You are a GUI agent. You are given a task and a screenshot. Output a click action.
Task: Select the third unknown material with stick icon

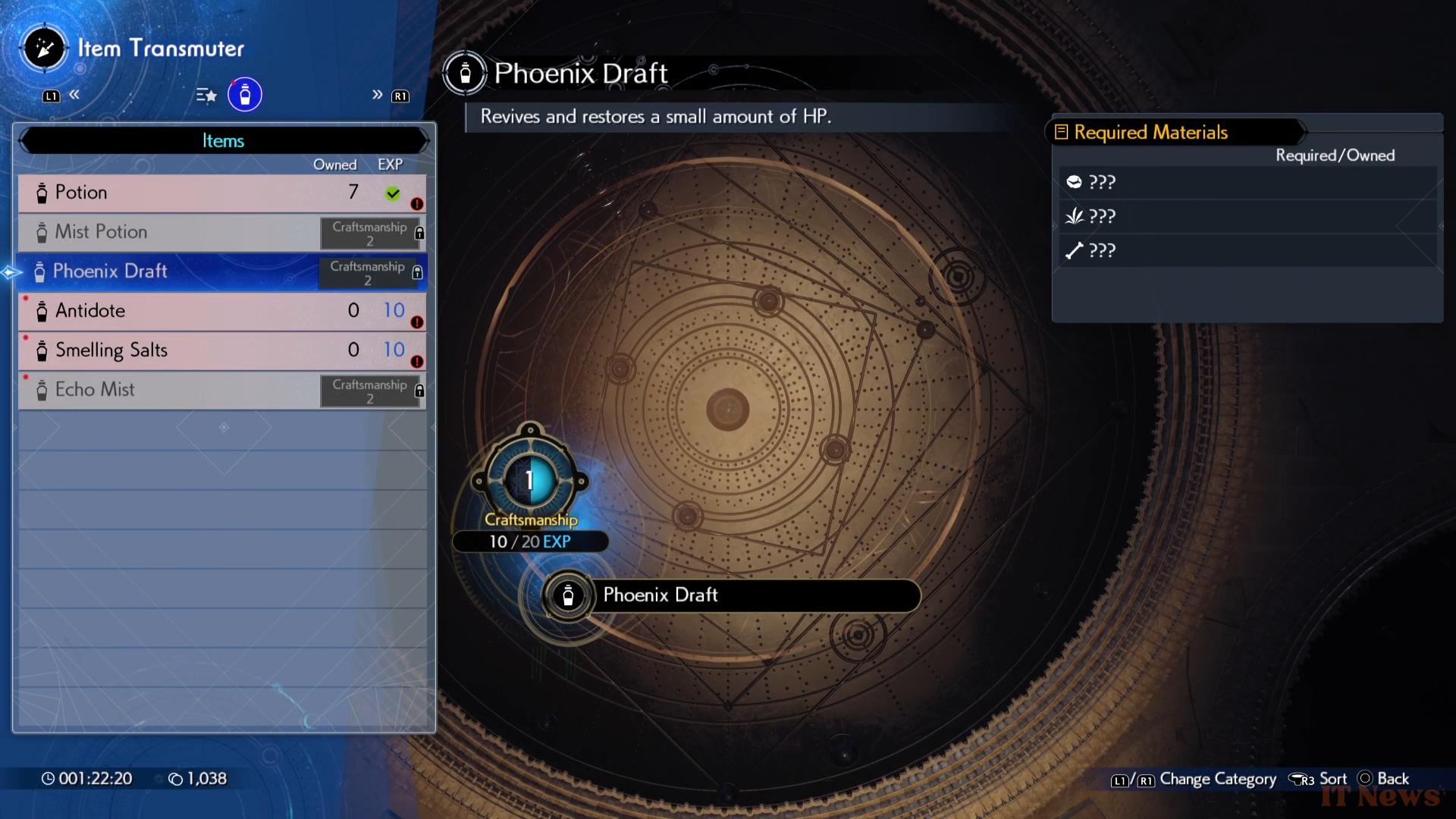(1247, 251)
